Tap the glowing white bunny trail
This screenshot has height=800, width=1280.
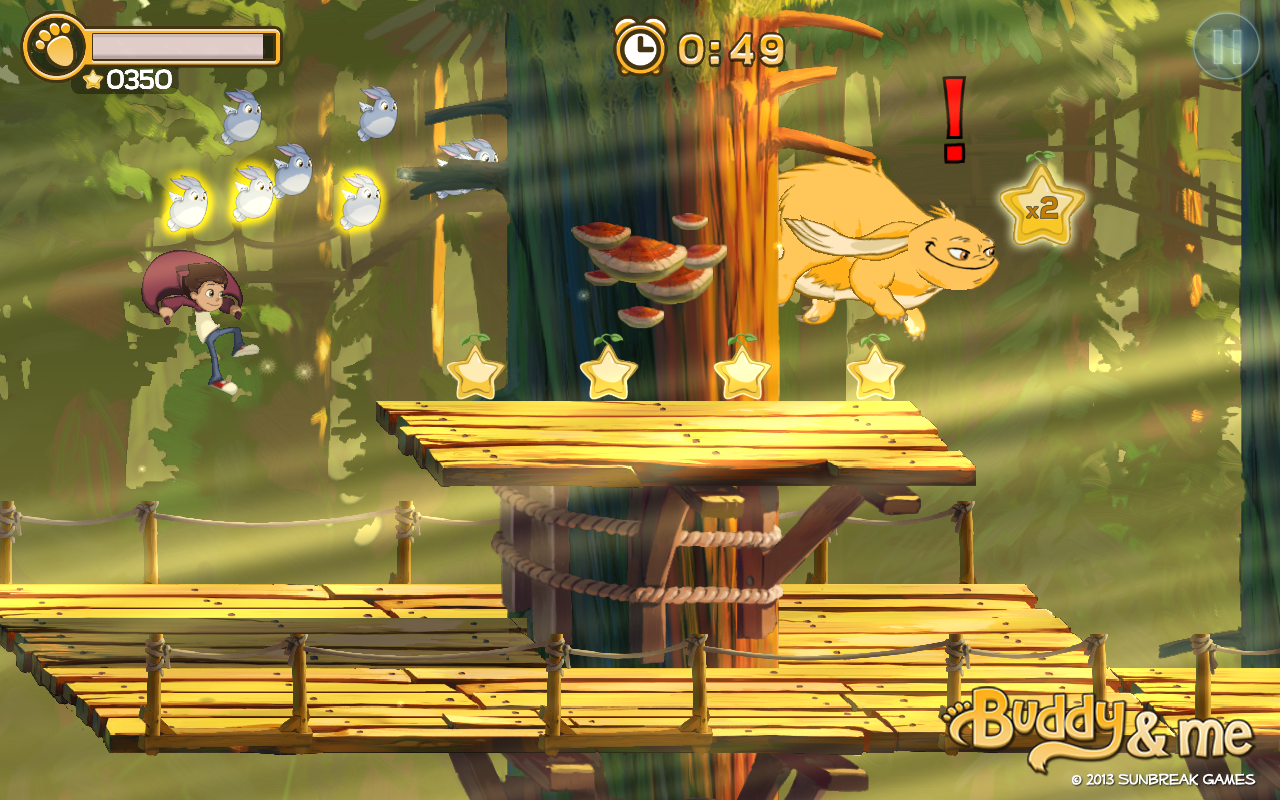pos(250,200)
